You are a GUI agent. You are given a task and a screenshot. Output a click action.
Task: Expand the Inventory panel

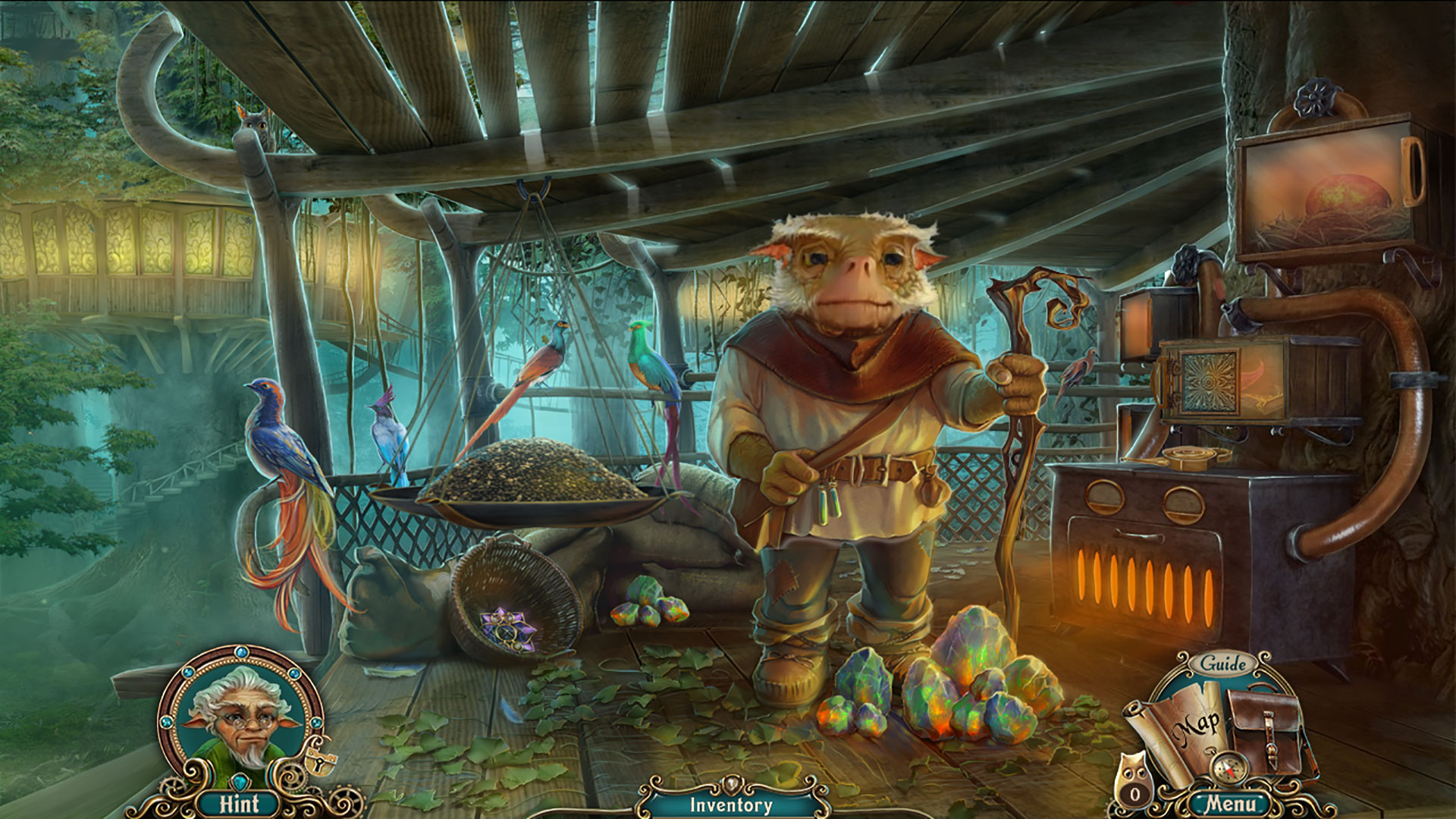(730, 805)
